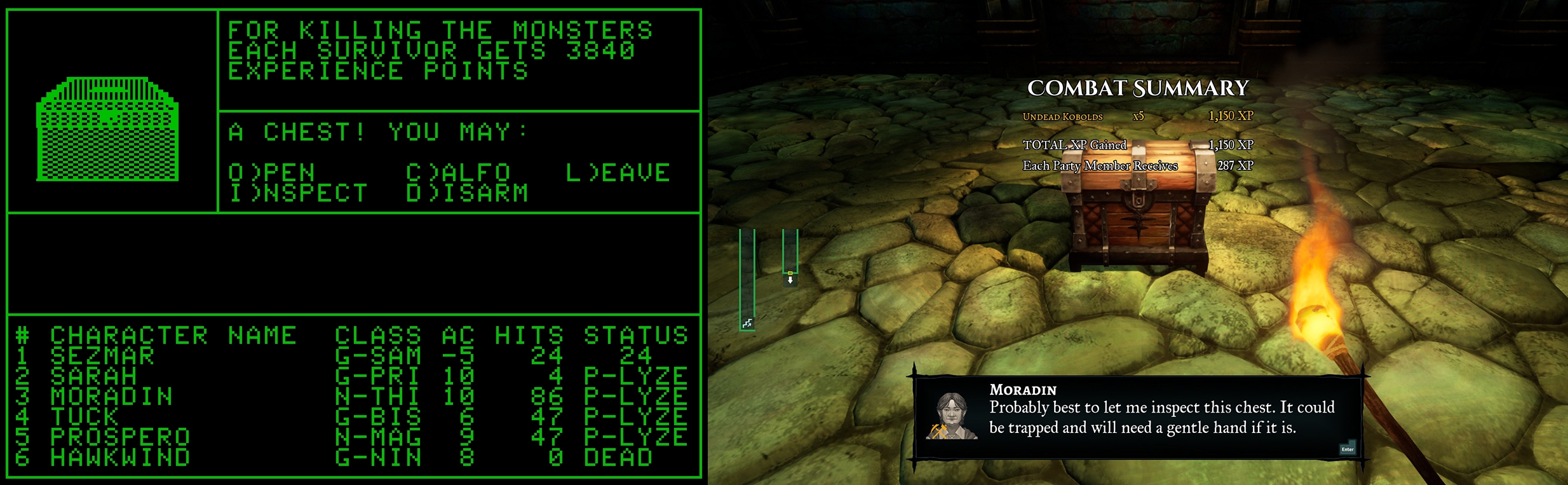Viewport: 1568px width, 485px height.
Task: Advance Moradin's dialogue box
Action: pos(1347,448)
